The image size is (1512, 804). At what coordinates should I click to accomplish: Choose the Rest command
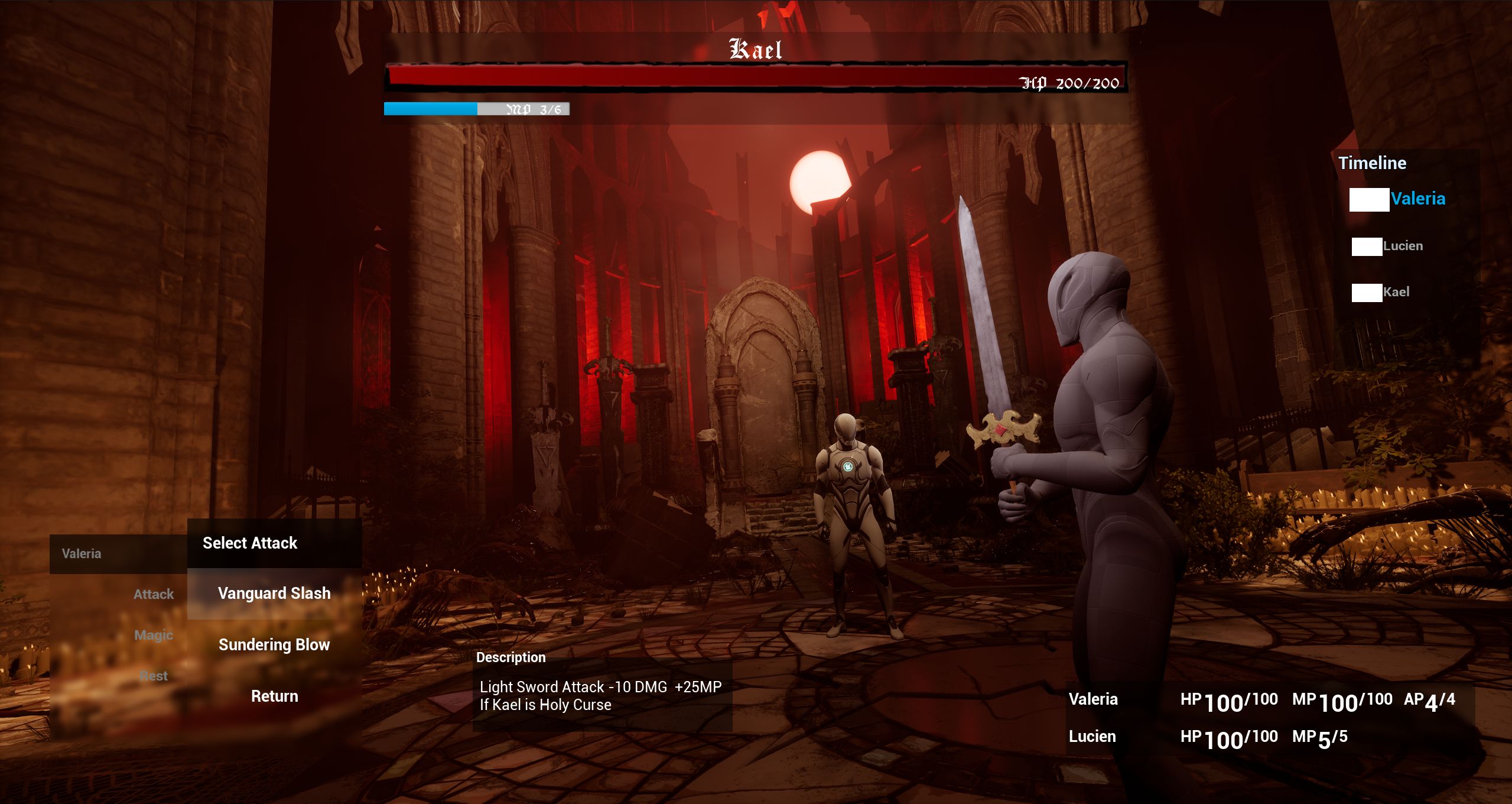[x=154, y=676]
